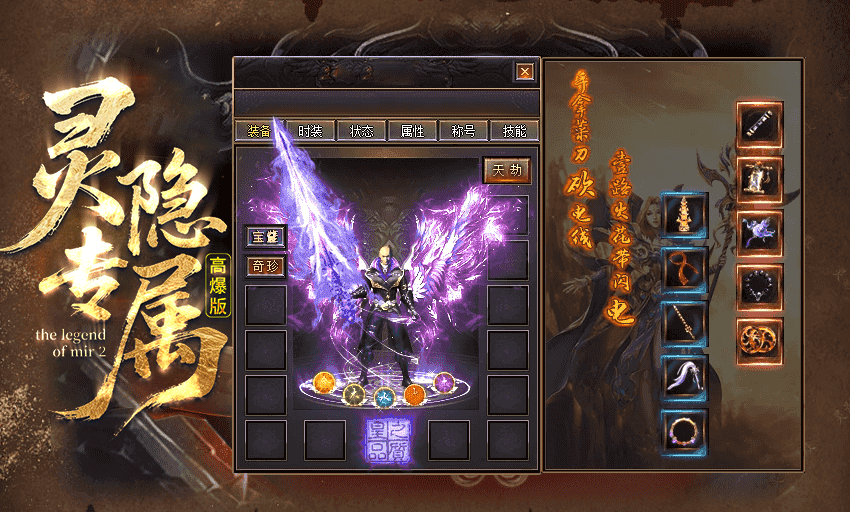
Task: Switch to the 装备 tab
Action: pos(259,131)
